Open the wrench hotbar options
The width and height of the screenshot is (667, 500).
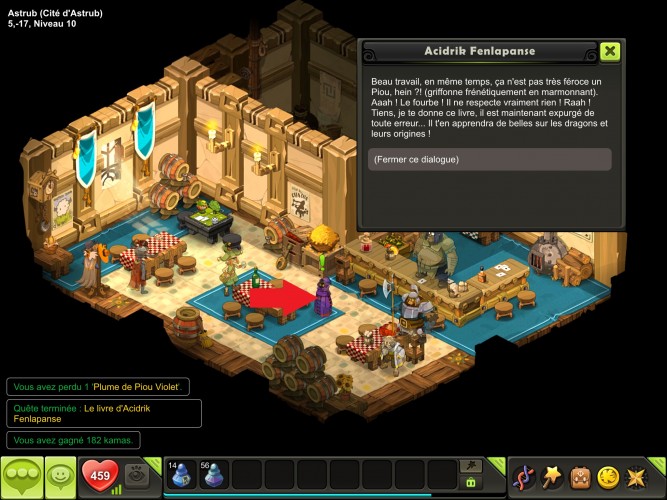pyautogui.click(x=470, y=465)
